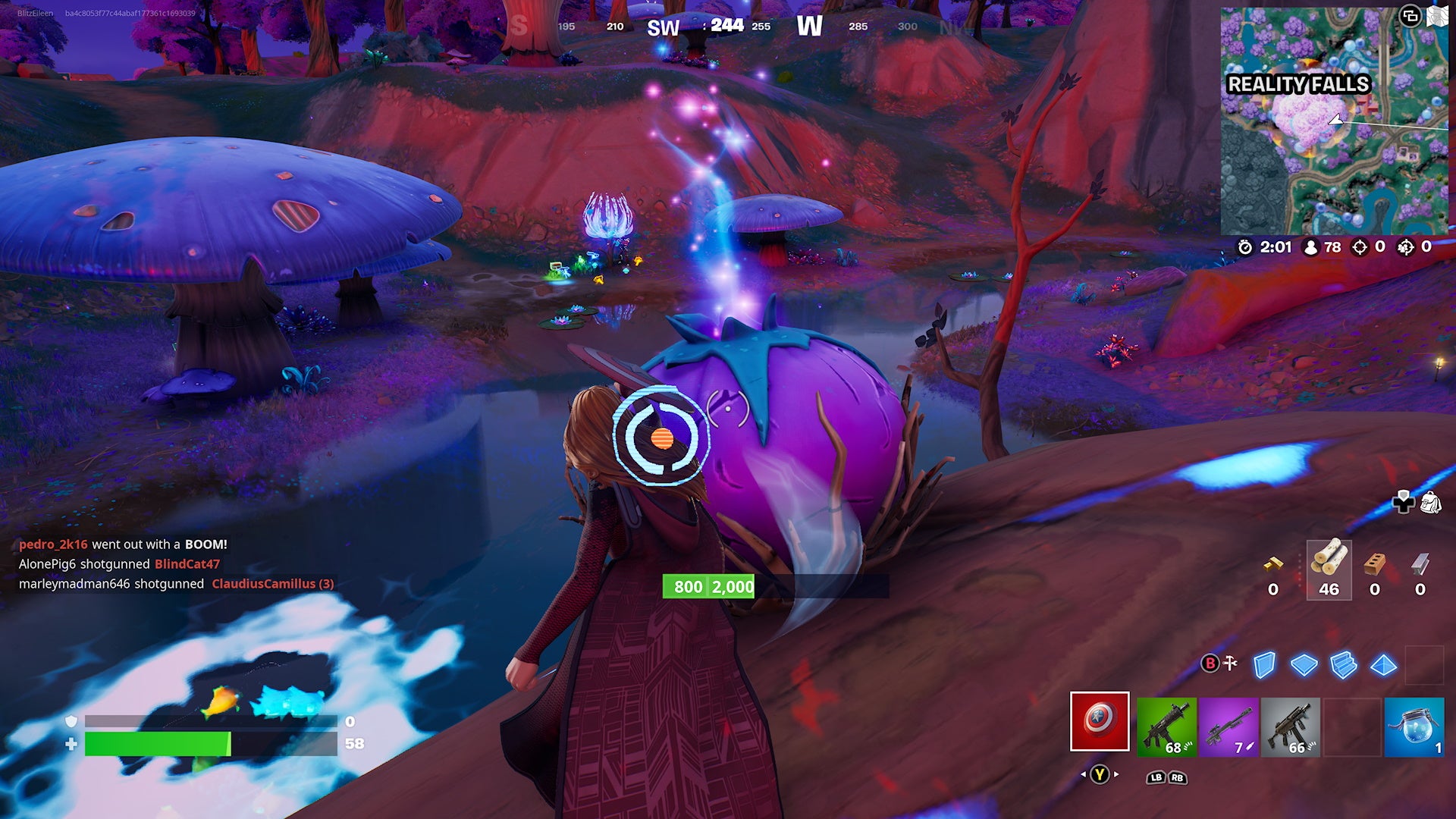This screenshot has width=1456, height=819.
Task: Select the purple sniper rifle slot
Action: (x=1229, y=724)
